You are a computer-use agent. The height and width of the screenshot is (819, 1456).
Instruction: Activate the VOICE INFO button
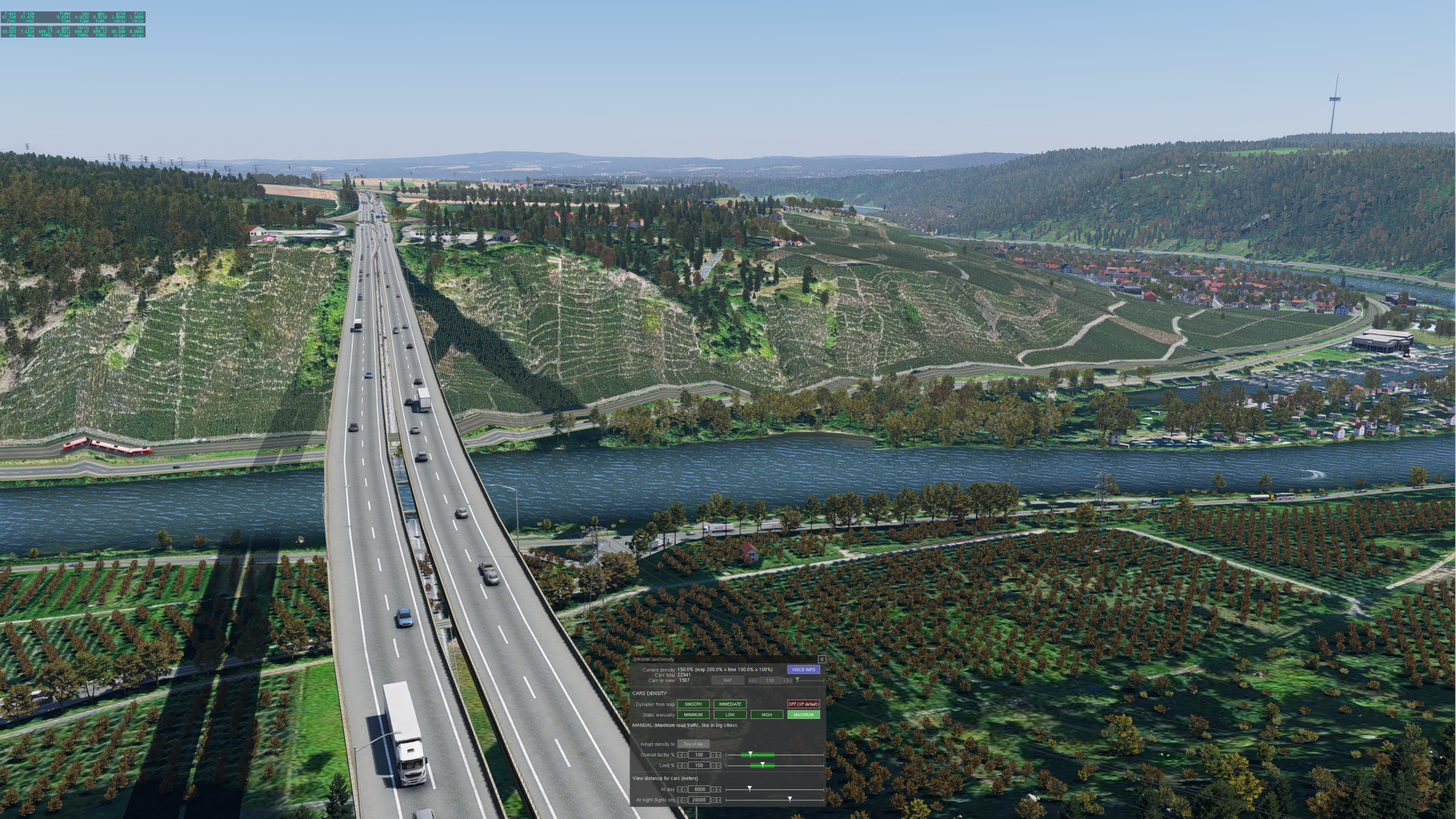(x=803, y=669)
